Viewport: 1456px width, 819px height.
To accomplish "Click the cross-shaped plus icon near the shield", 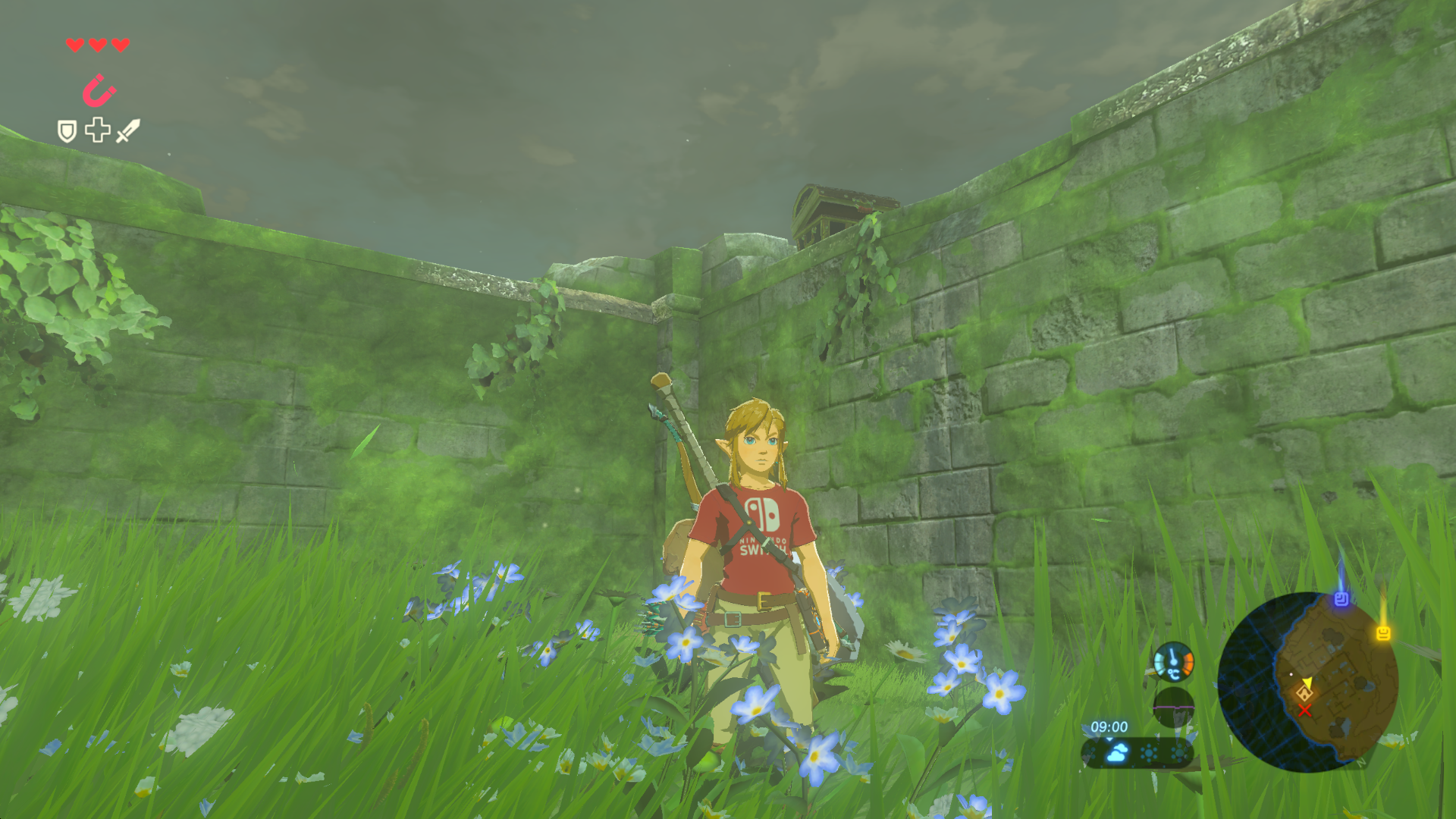I will click(x=97, y=130).
